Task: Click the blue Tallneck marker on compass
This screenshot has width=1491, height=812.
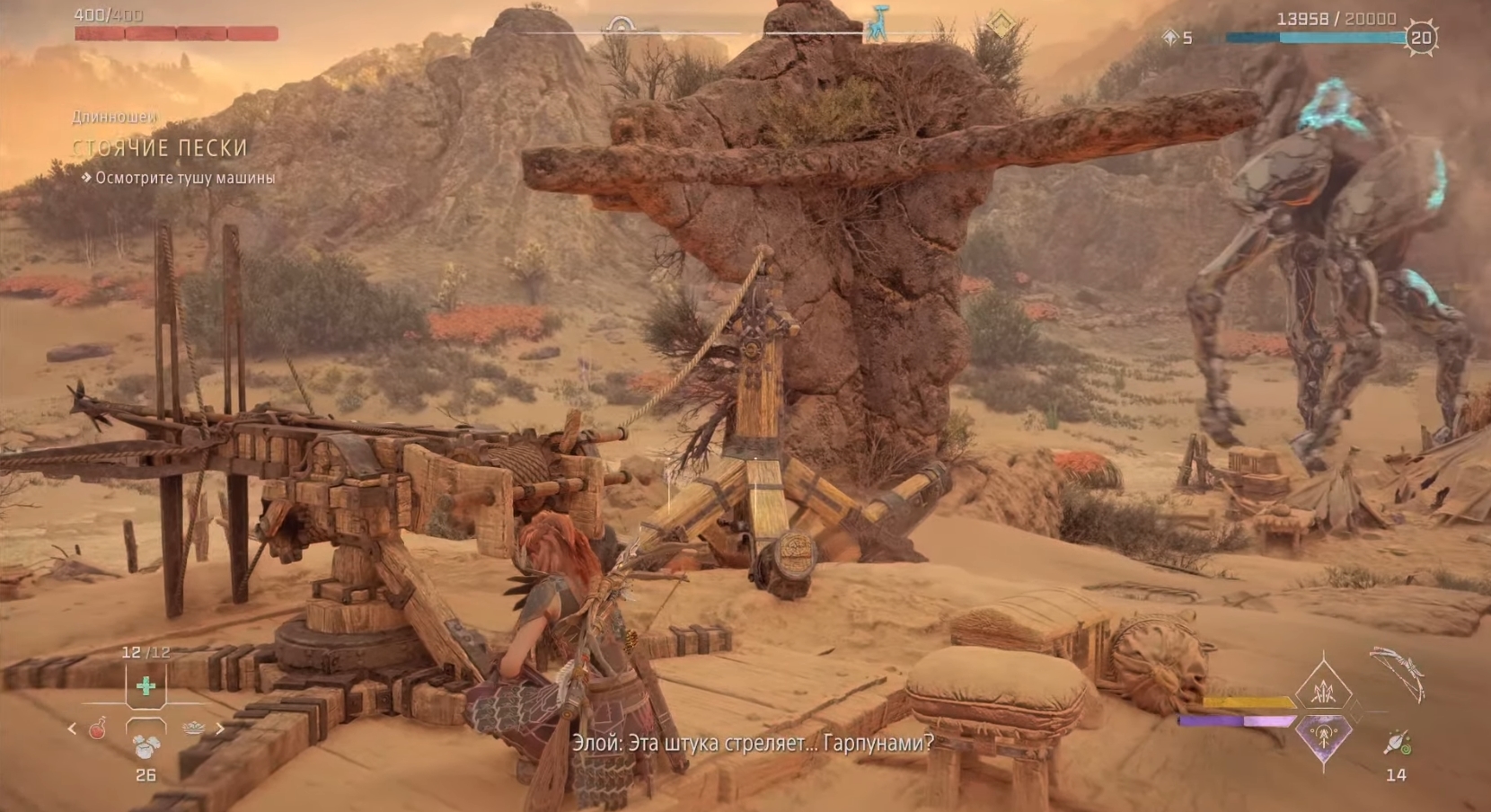Action: pyautogui.click(x=877, y=24)
